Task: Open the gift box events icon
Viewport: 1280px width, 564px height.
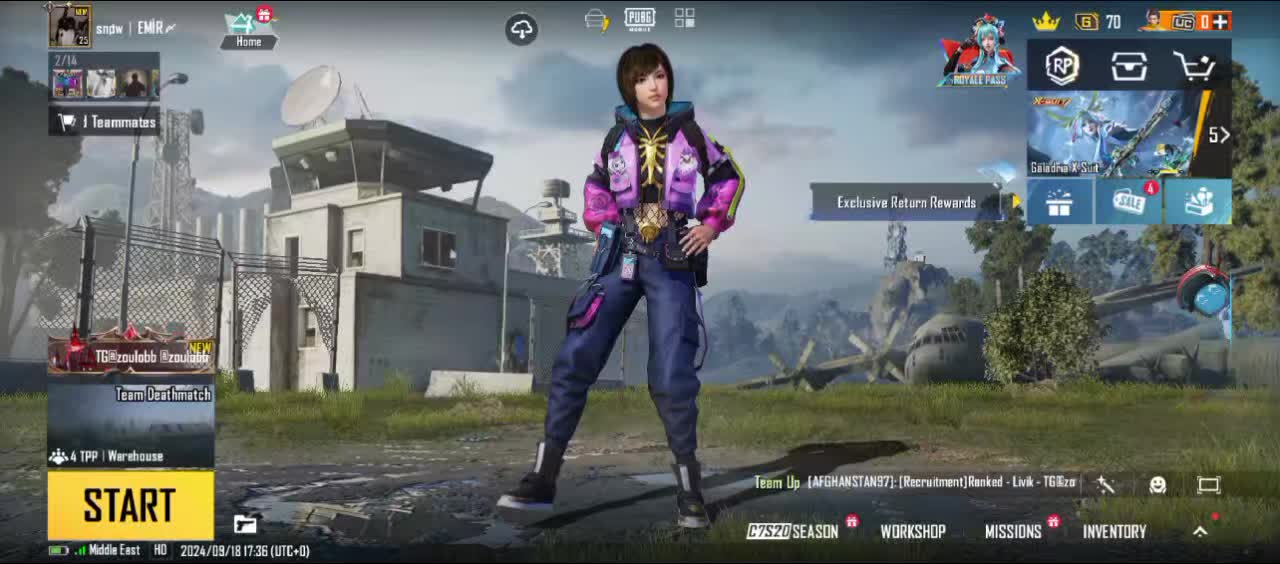Action: [1059, 202]
